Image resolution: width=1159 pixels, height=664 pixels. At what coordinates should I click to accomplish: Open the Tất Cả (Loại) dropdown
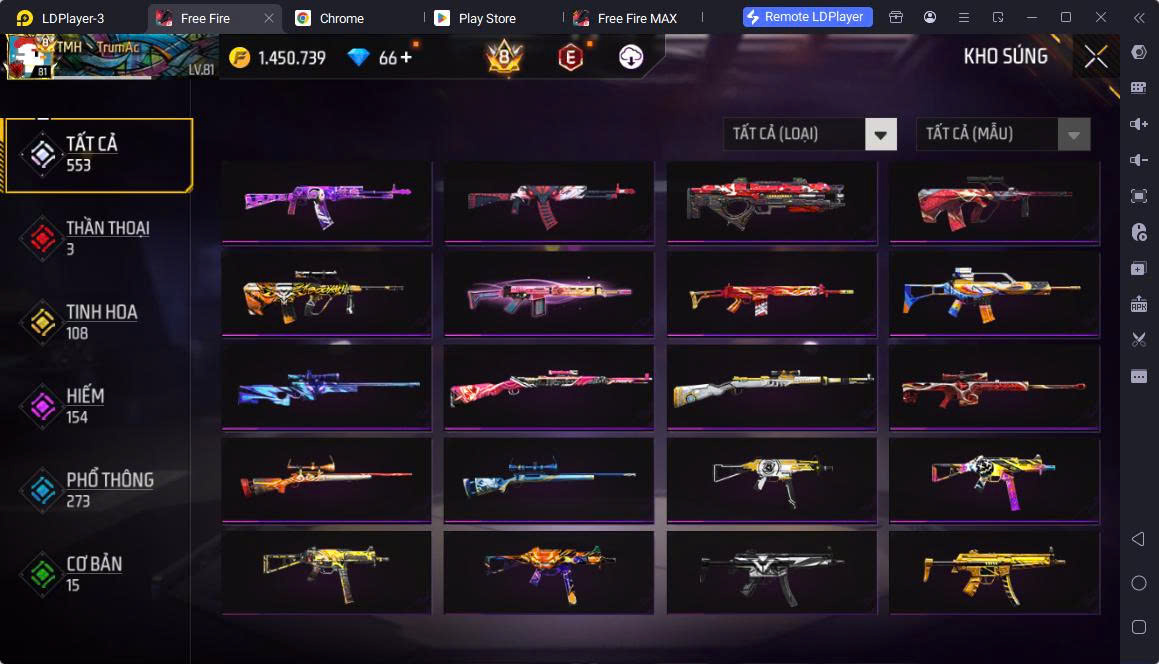[809, 134]
